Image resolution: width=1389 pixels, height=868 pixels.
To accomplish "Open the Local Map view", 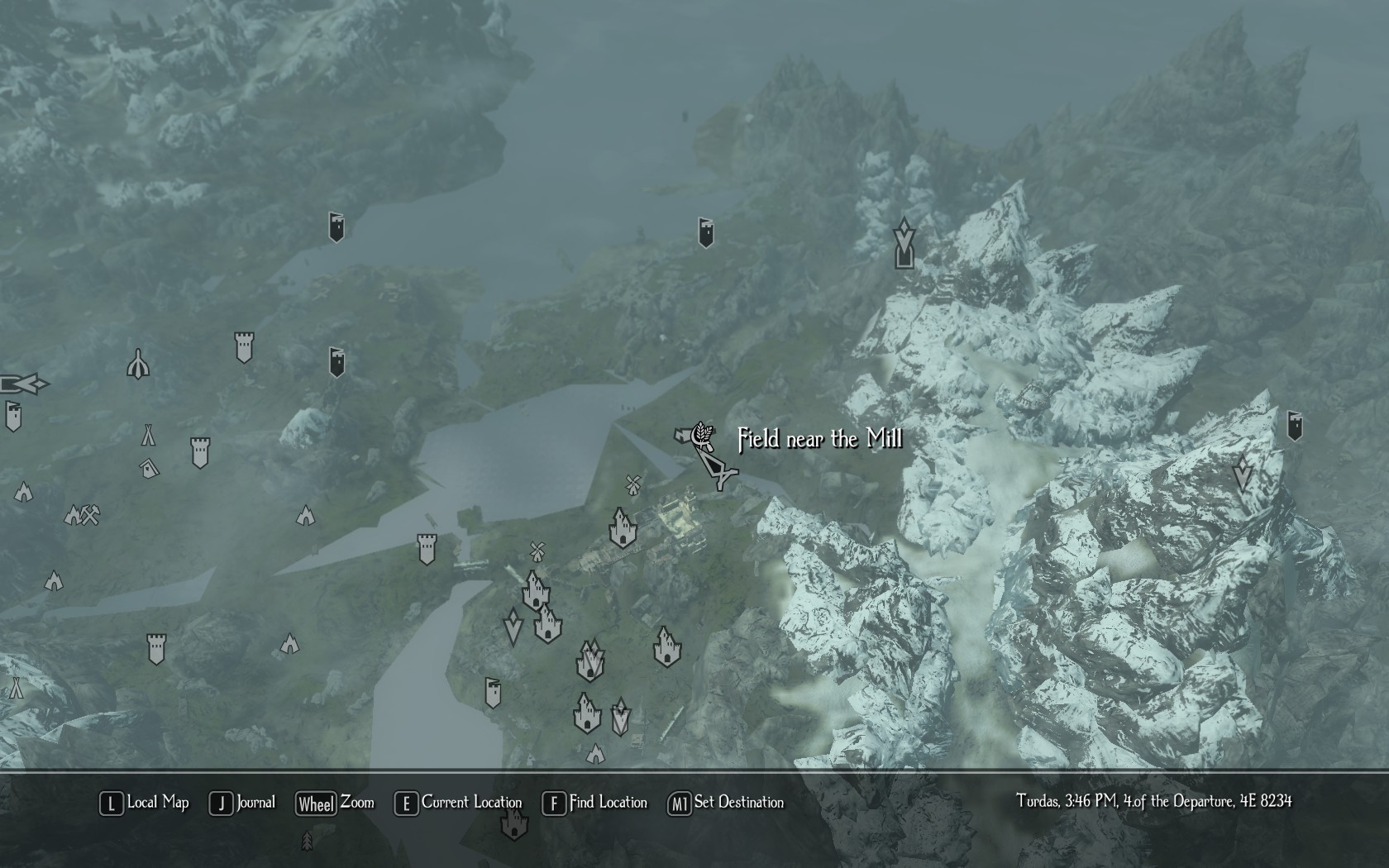I will point(145,803).
